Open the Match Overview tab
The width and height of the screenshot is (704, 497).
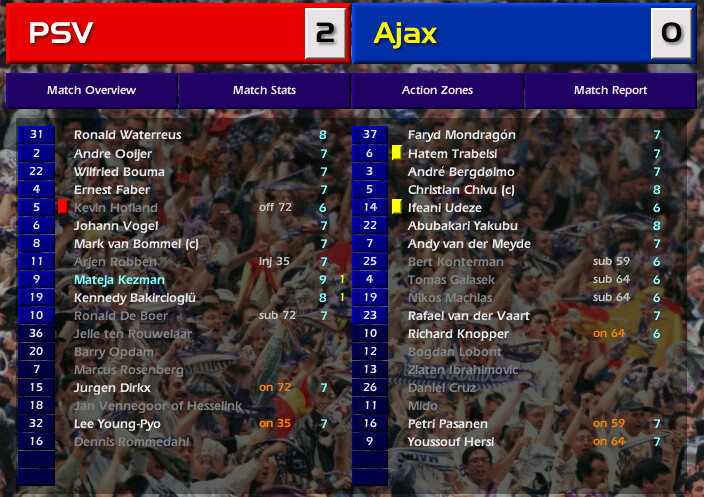click(91, 90)
